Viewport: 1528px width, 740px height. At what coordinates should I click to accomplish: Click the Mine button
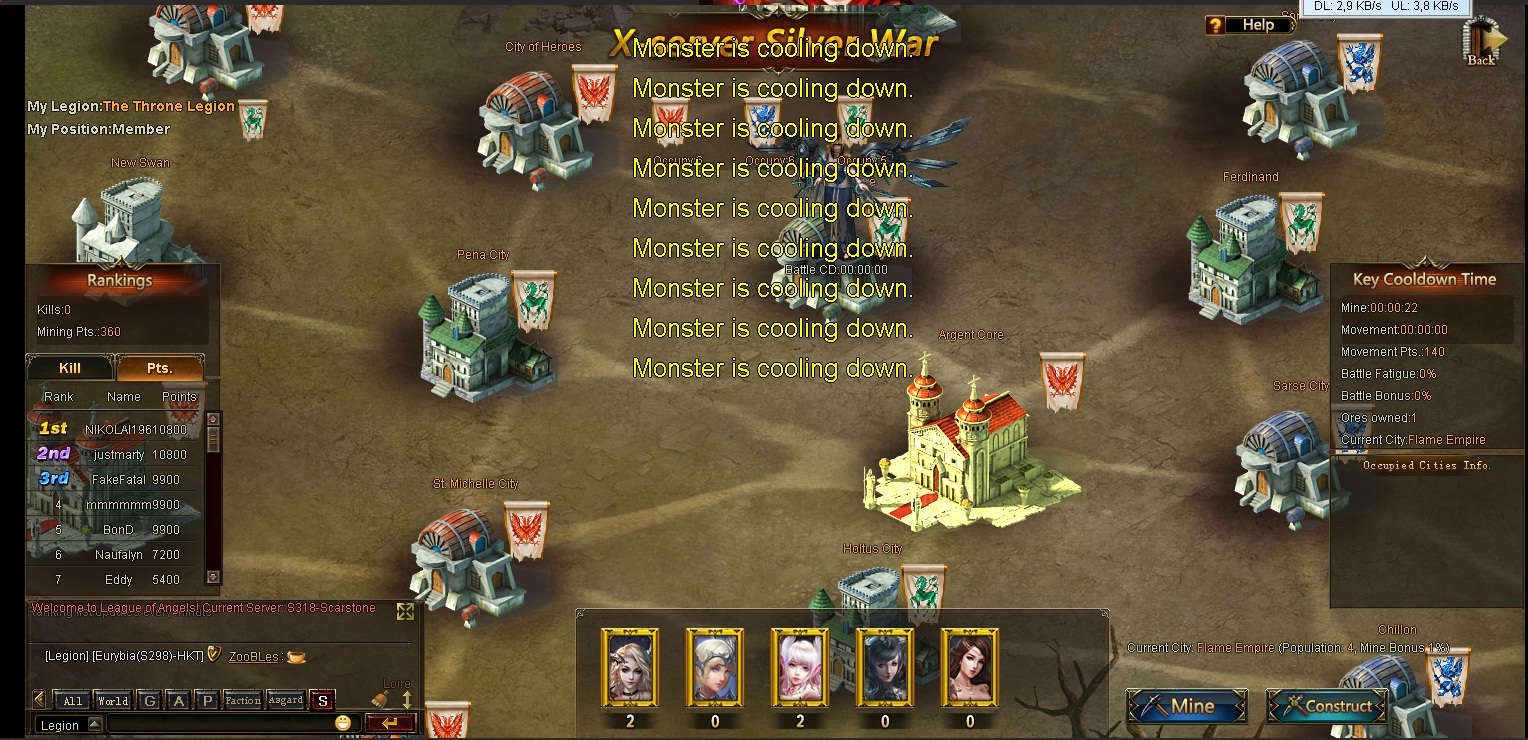click(1187, 706)
